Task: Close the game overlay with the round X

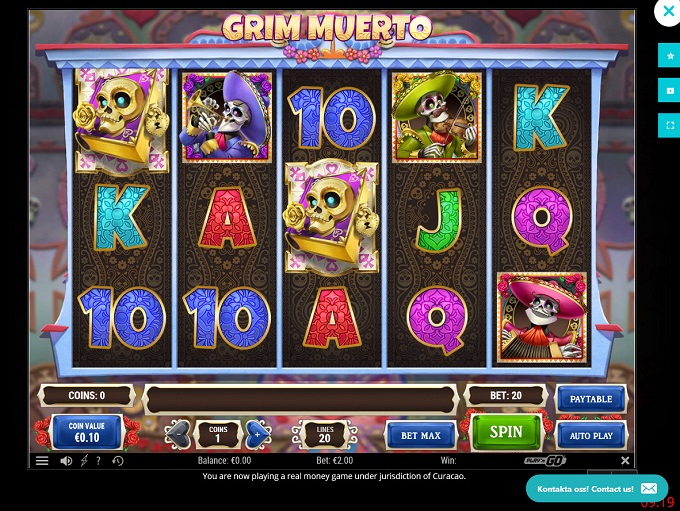Action: (x=666, y=12)
